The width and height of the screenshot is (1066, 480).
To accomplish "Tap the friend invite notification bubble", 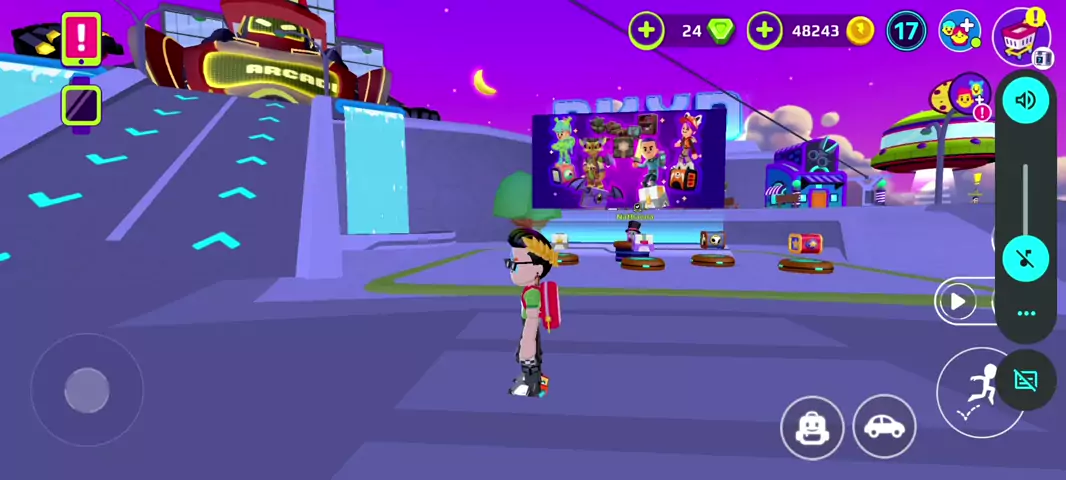I will point(966,96).
